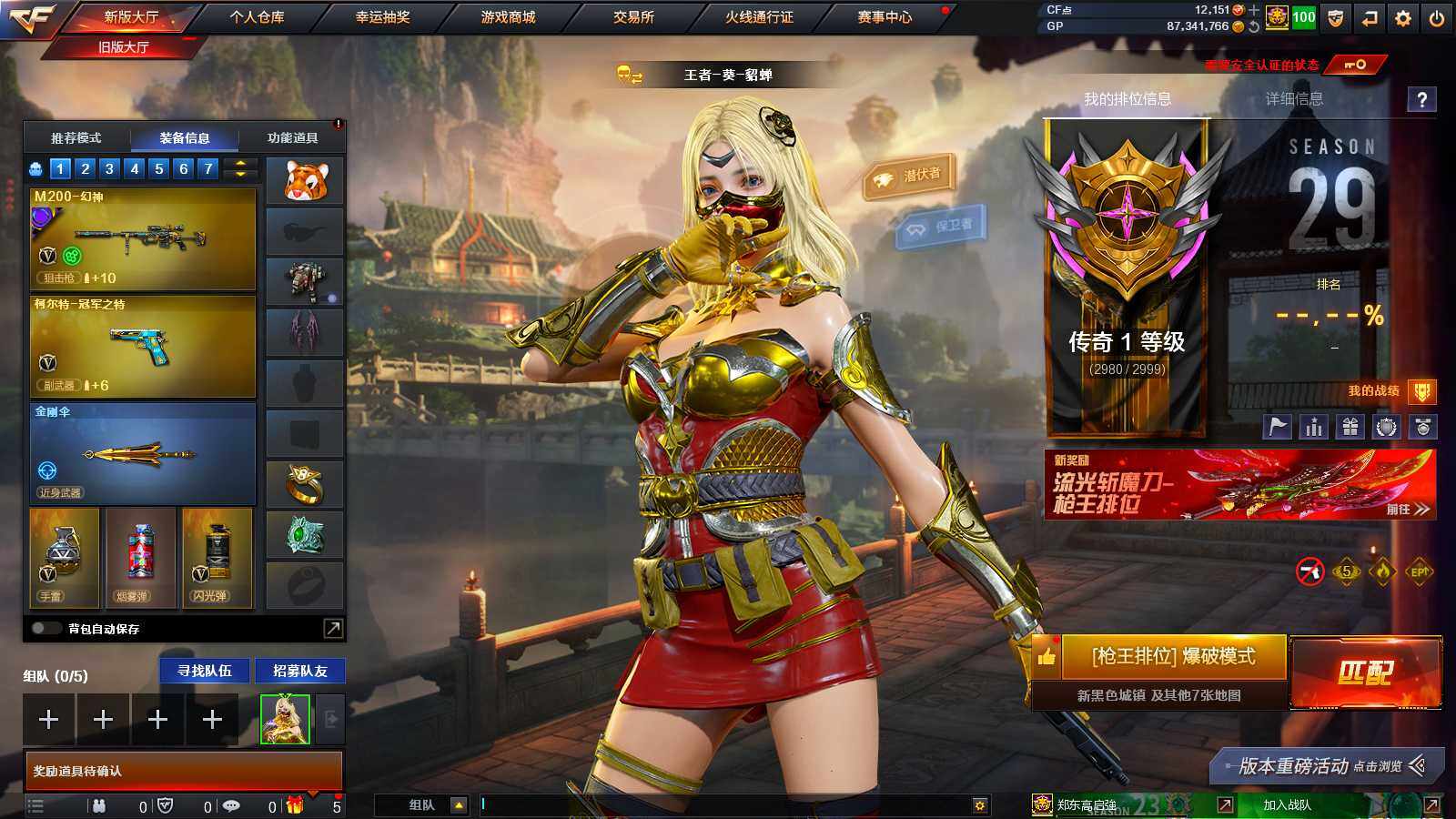Click the 寻找队伍 find team button
This screenshot has width=1456, height=819.
tap(205, 671)
